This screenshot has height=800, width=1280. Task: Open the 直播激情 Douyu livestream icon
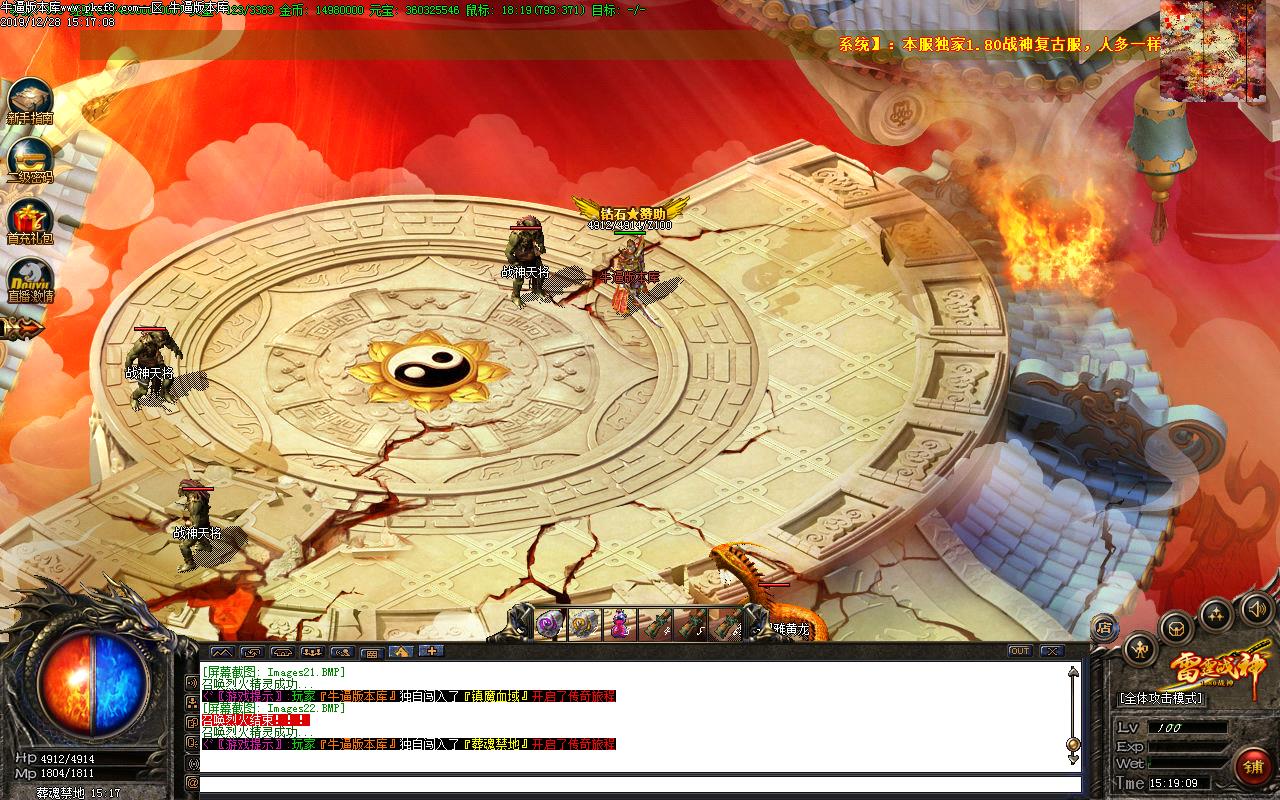pos(30,279)
